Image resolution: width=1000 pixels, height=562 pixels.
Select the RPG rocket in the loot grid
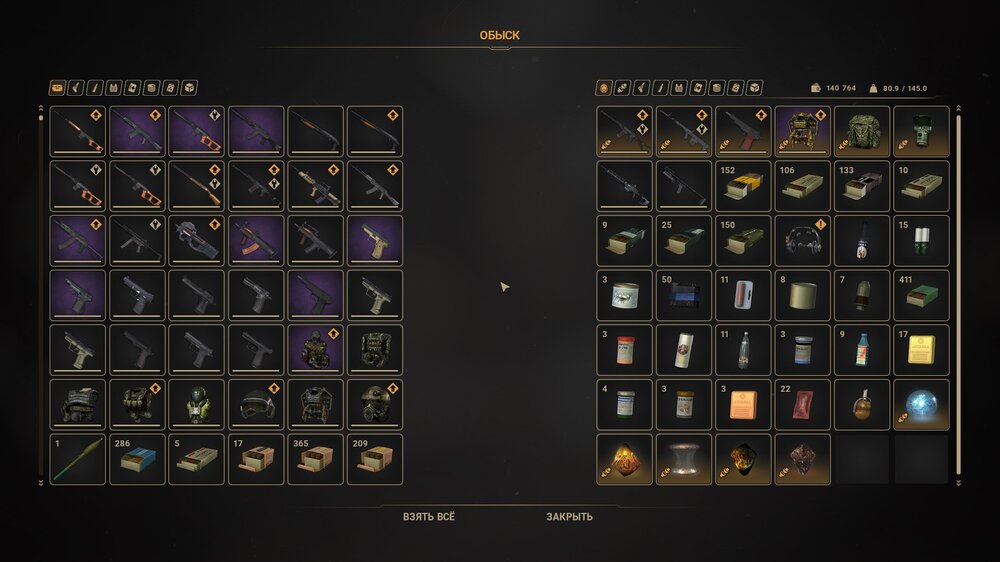click(78, 459)
